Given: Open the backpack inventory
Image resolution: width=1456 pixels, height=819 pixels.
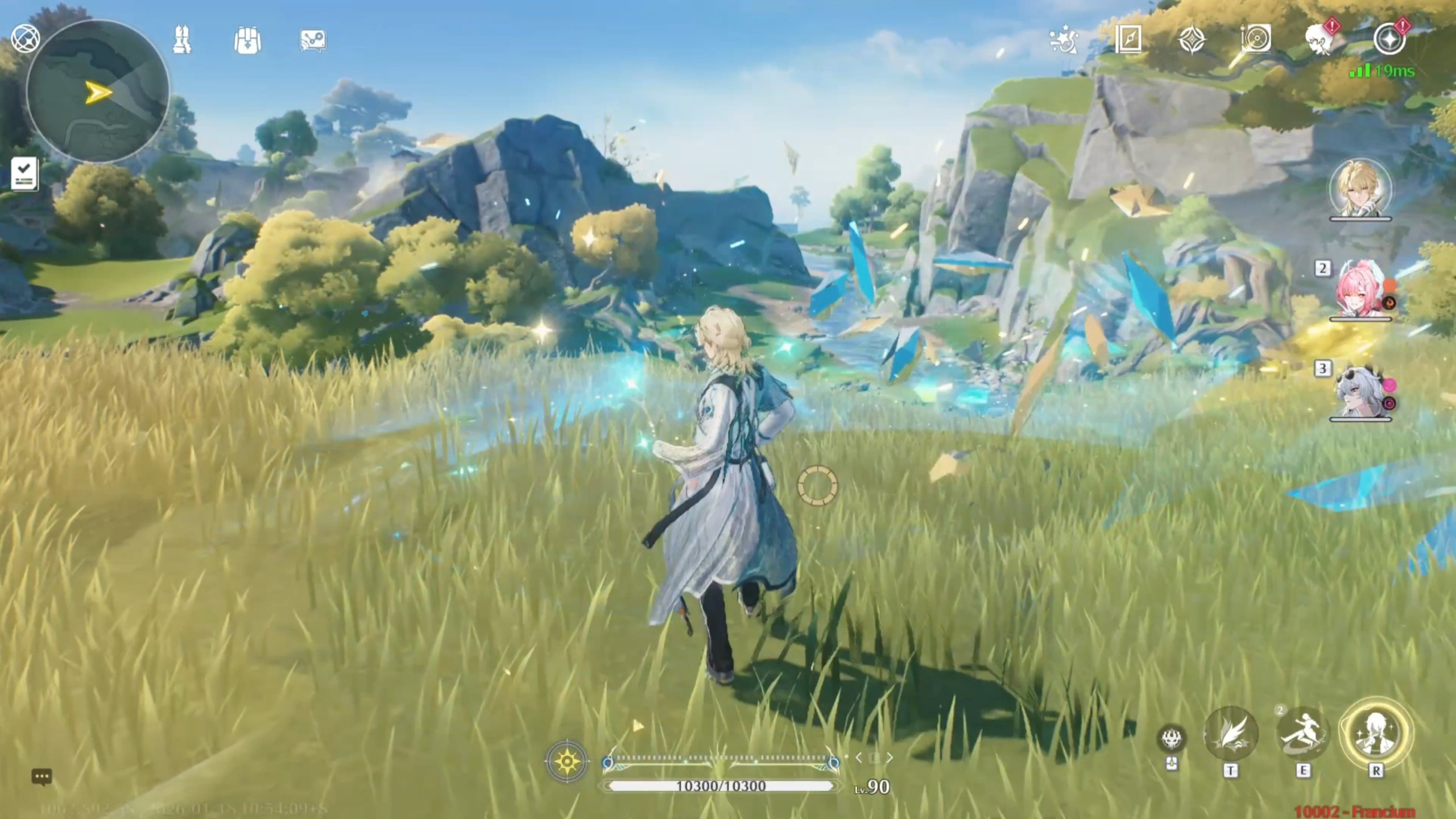Looking at the screenshot, I should [x=247, y=40].
